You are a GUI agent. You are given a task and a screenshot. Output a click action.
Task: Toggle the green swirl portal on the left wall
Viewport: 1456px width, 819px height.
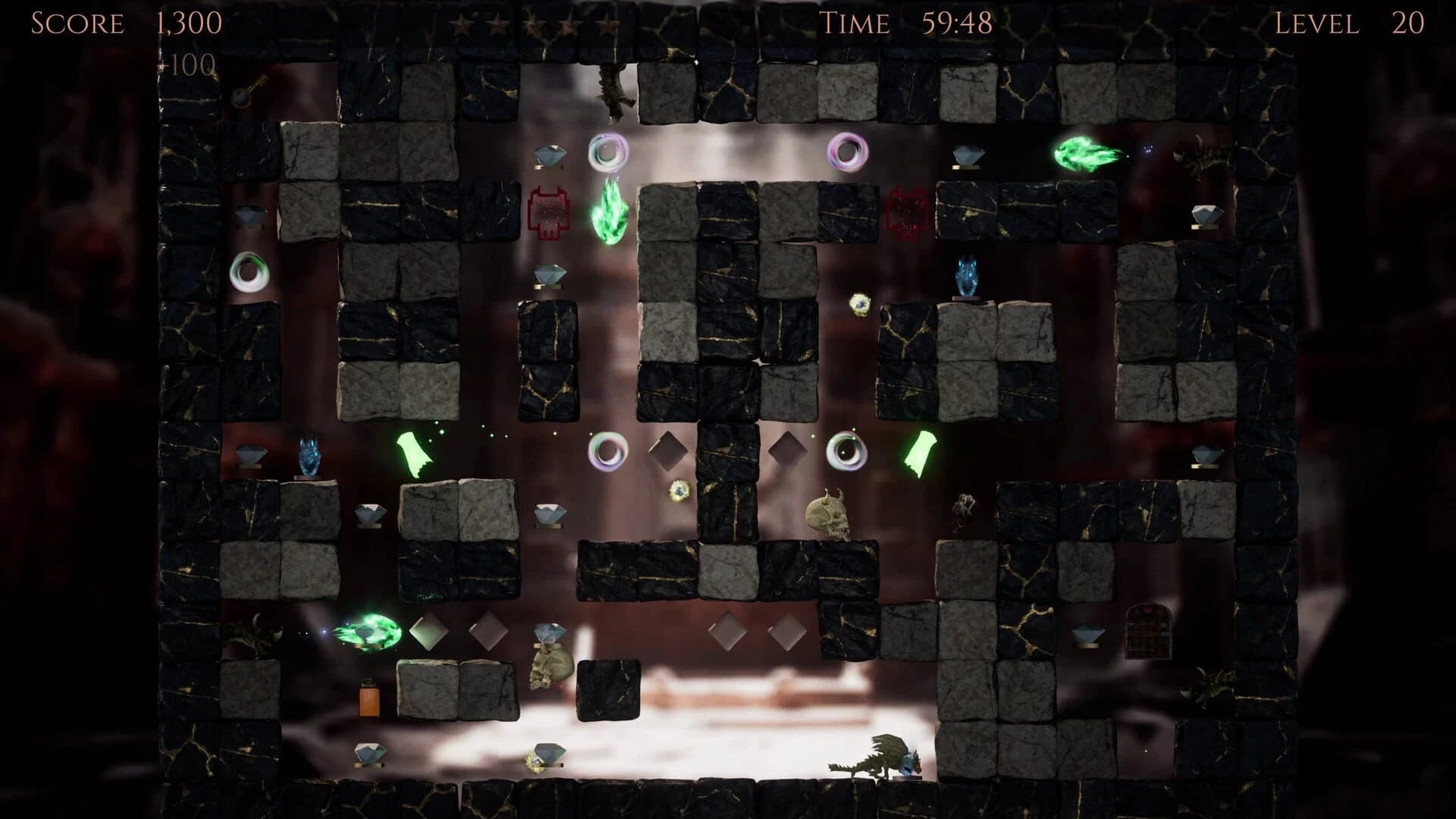click(250, 271)
